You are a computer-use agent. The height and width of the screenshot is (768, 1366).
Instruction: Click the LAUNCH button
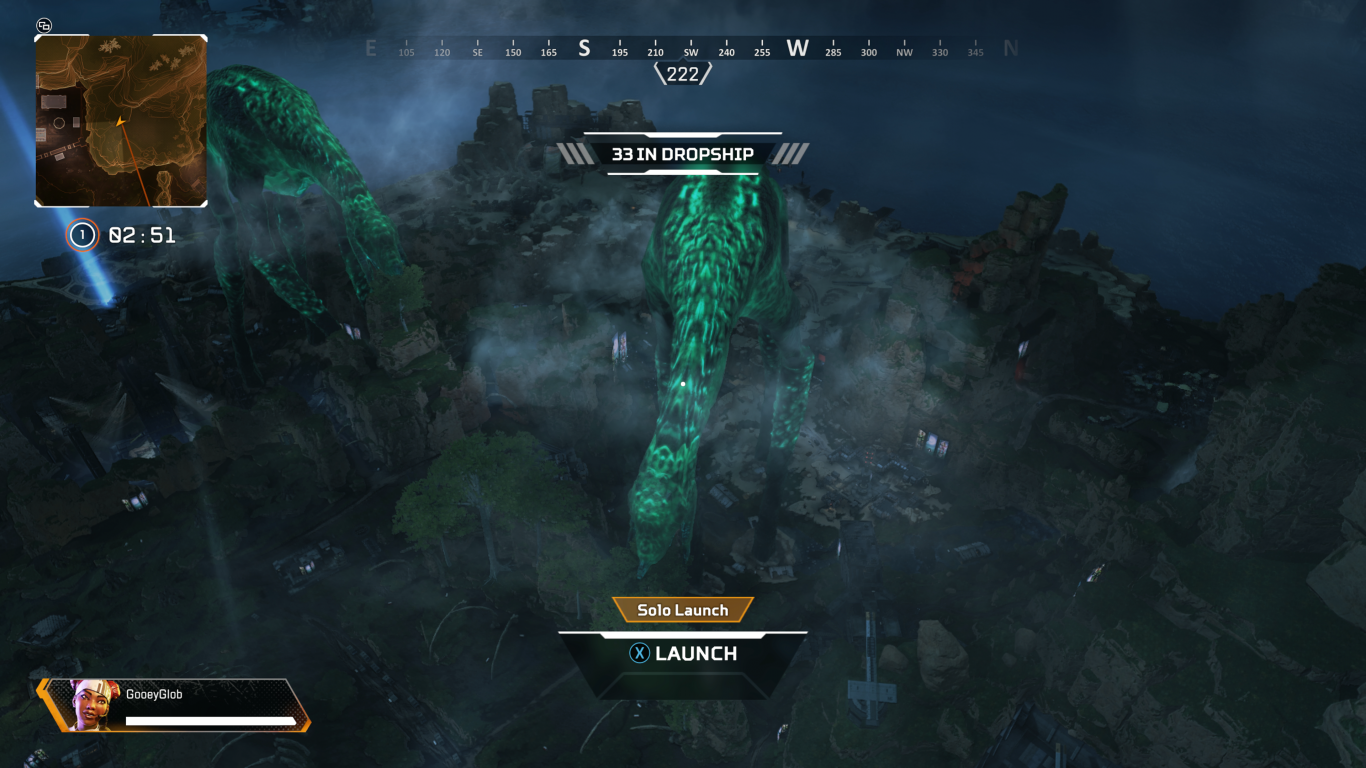683,653
